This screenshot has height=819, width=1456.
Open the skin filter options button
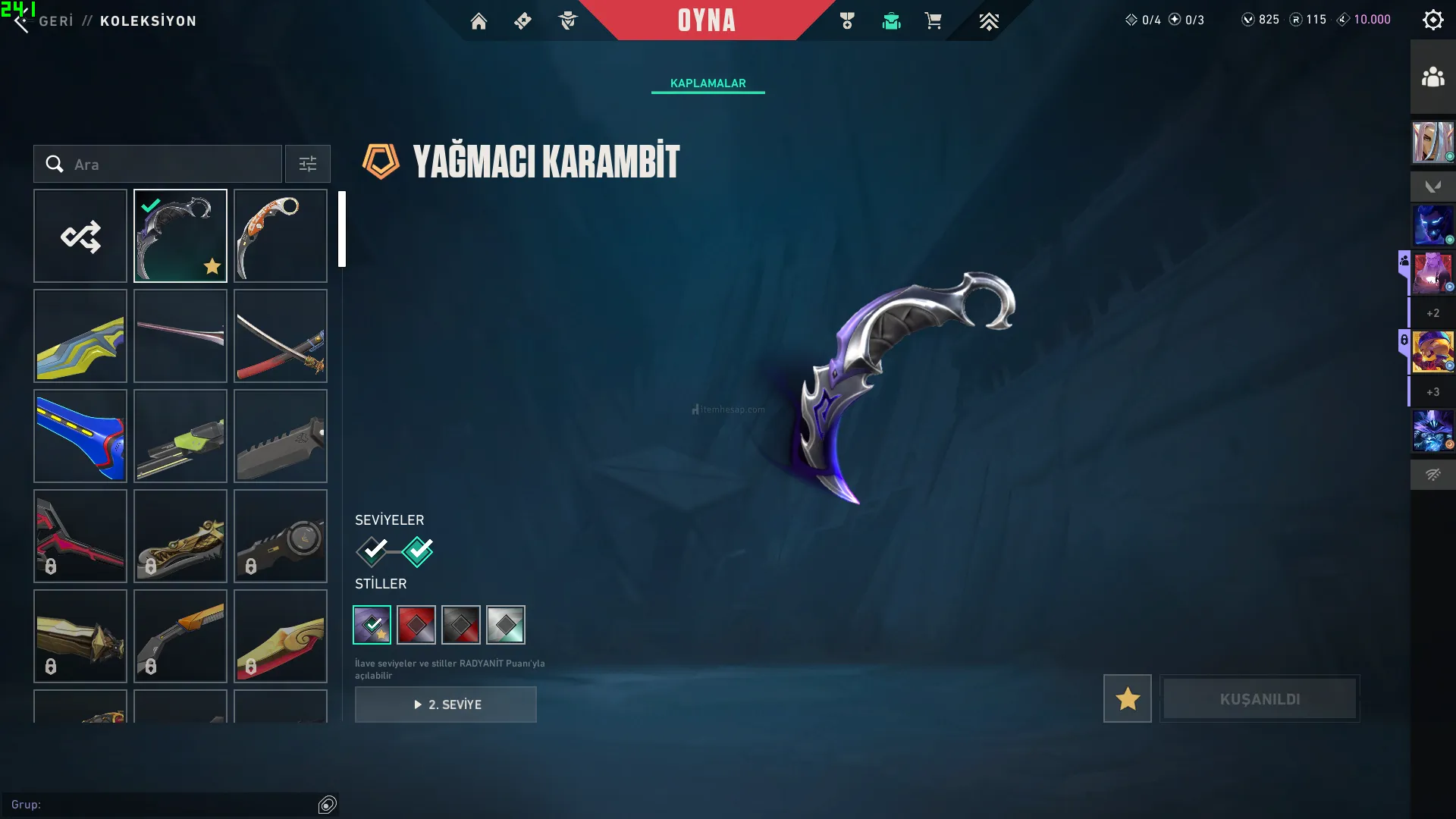(x=308, y=164)
